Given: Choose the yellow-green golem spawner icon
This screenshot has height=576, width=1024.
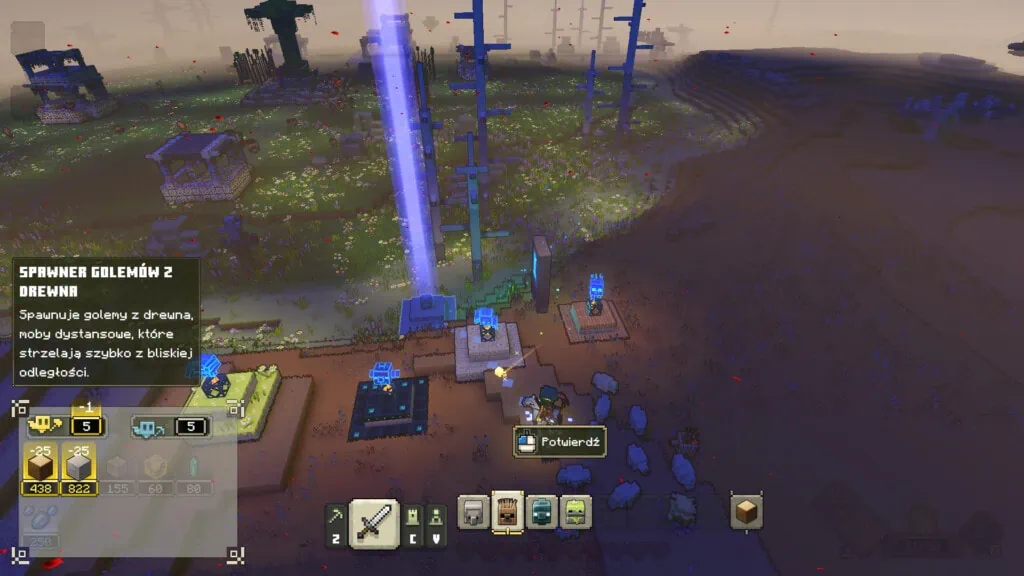Looking at the screenshot, I should 575,512.
